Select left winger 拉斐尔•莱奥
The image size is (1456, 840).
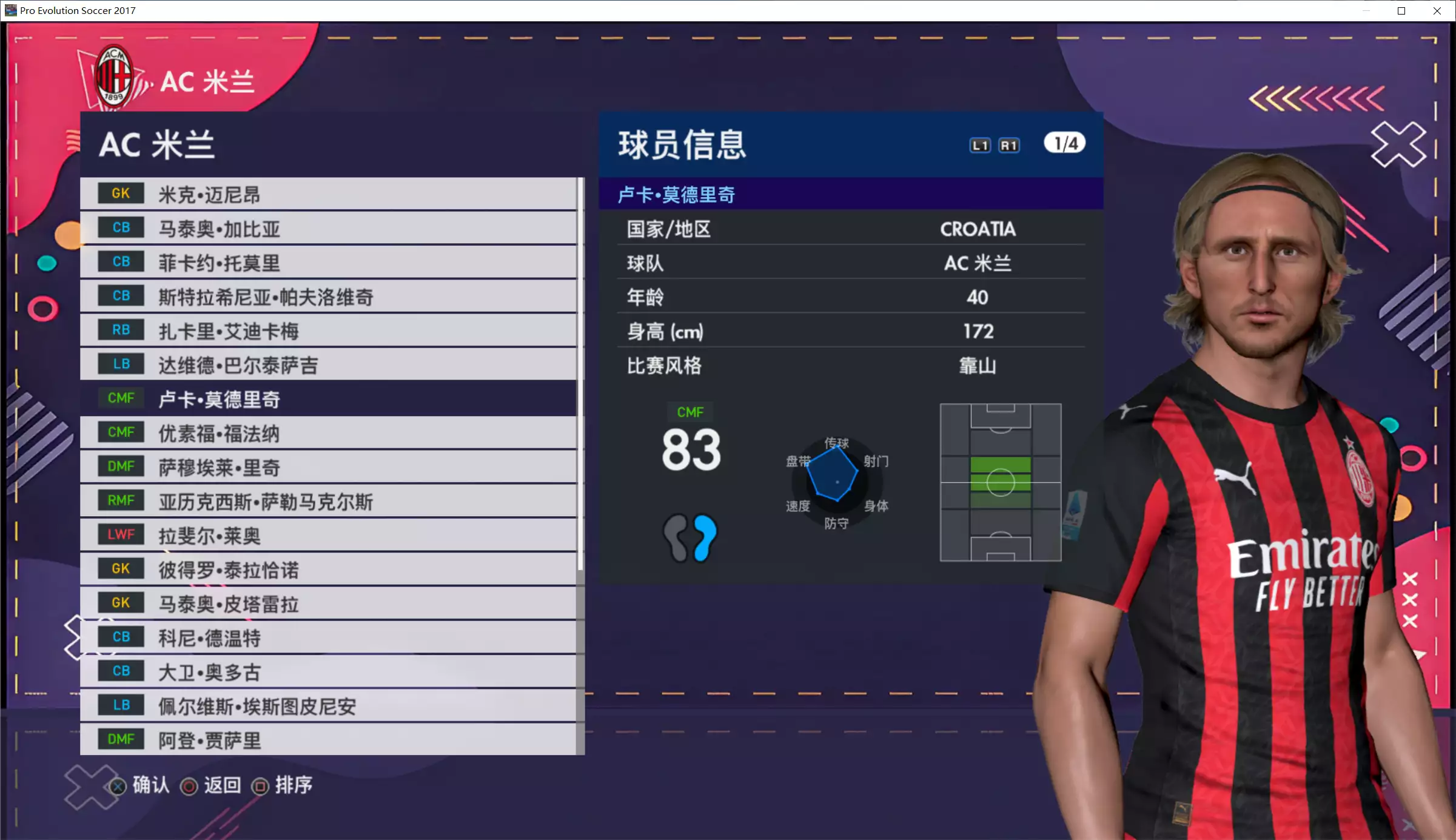327,535
